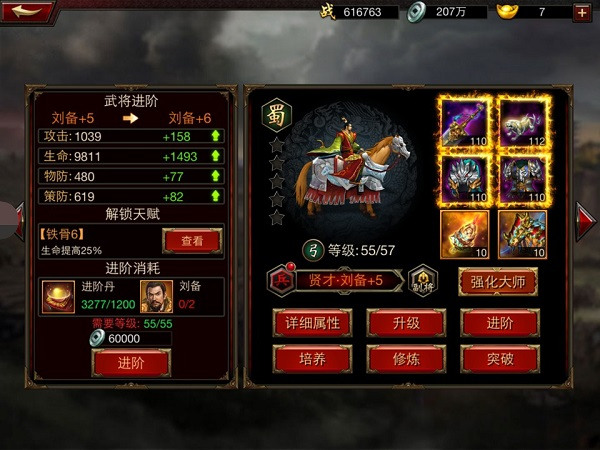
Task: Open the 培养 cultivate option
Action: [x=312, y=358]
